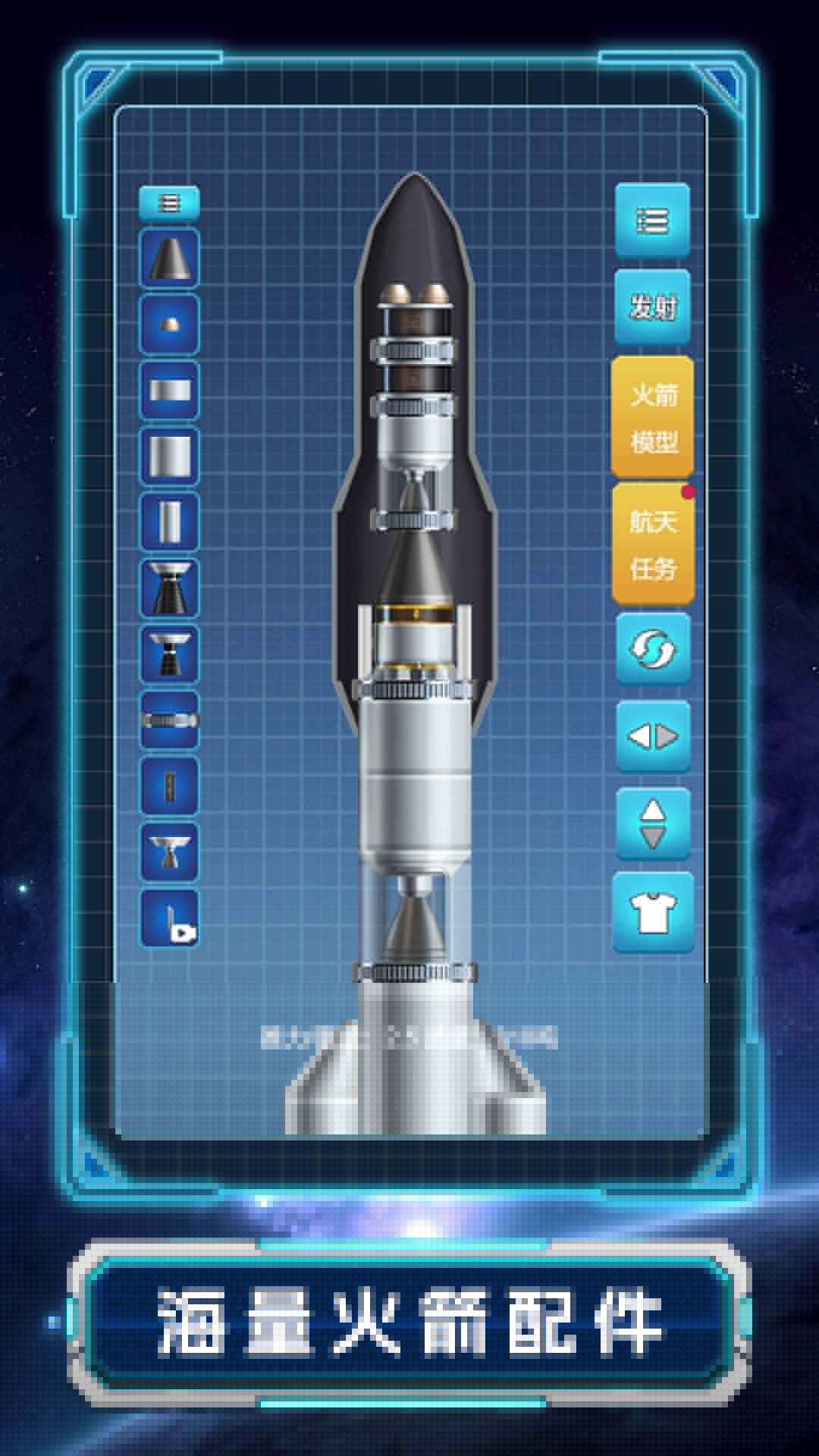Select the video-locked landing leg part
This screenshot has height=1456, width=819.
(169, 918)
